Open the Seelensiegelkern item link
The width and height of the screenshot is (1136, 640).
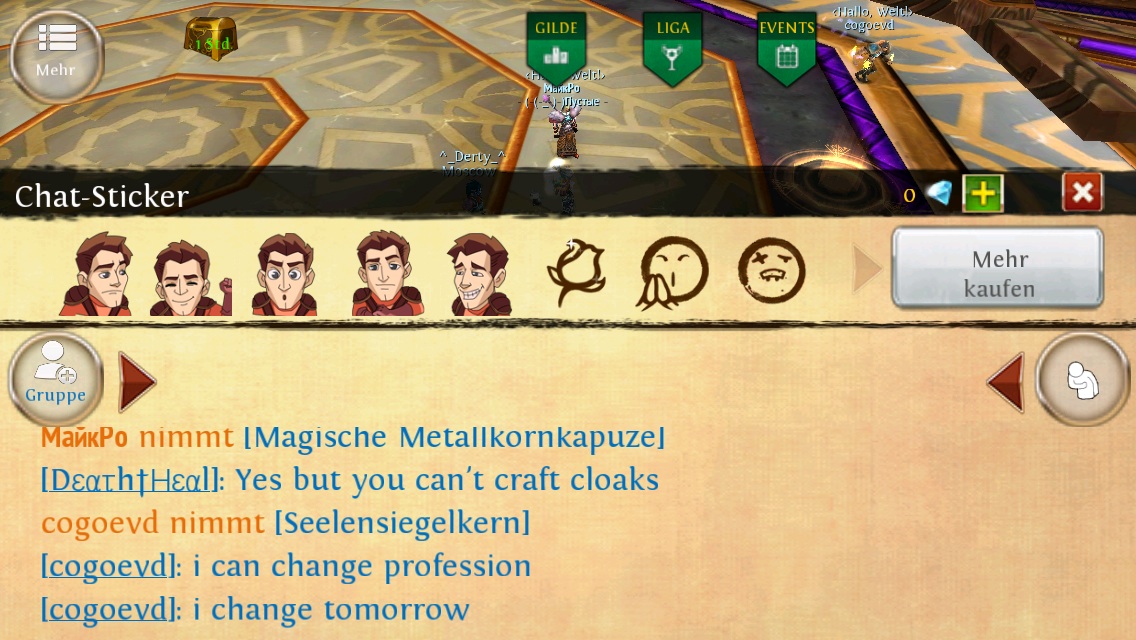[x=402, y=522]
